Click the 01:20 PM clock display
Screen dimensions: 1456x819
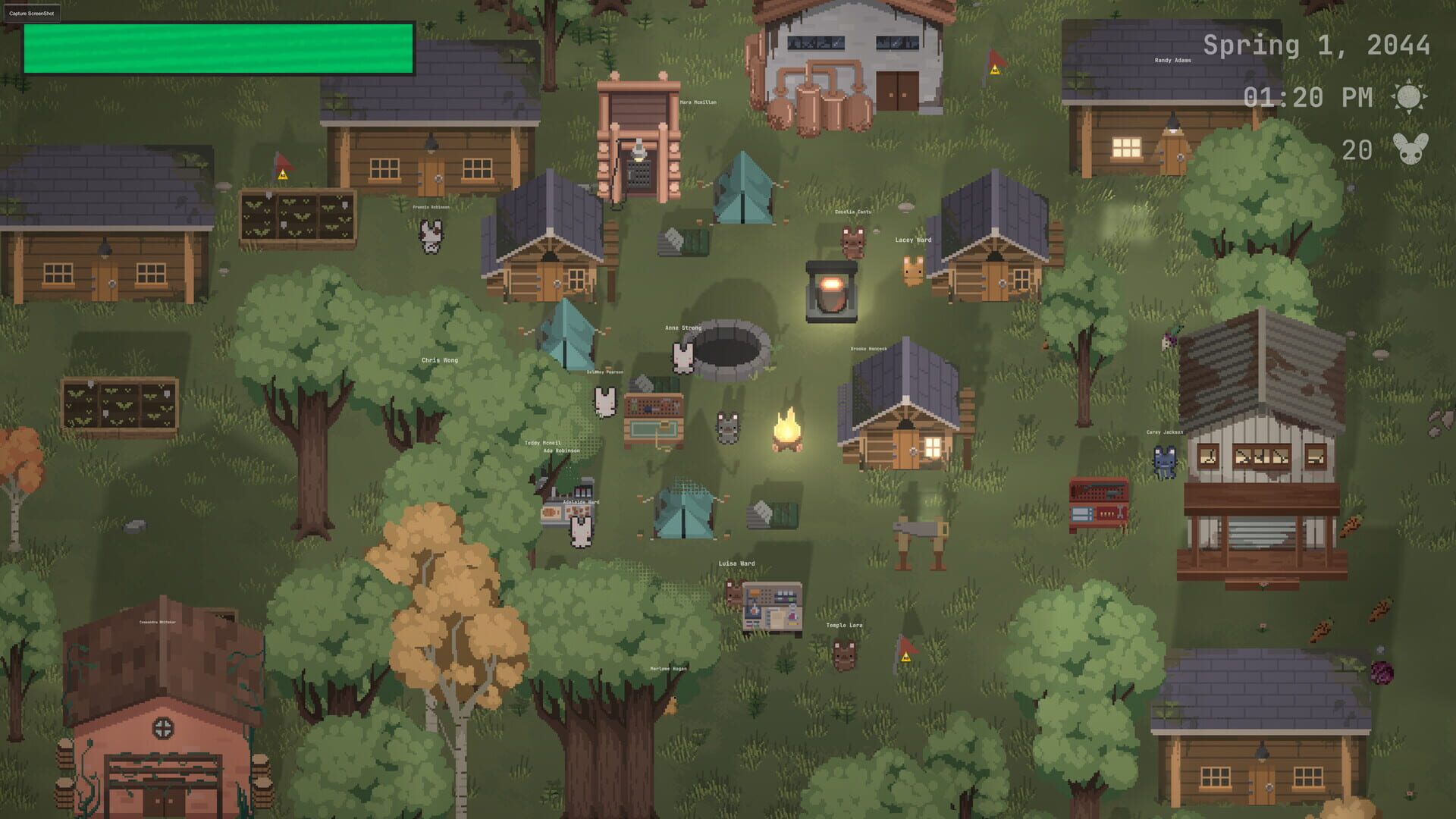click(1308, 97)
